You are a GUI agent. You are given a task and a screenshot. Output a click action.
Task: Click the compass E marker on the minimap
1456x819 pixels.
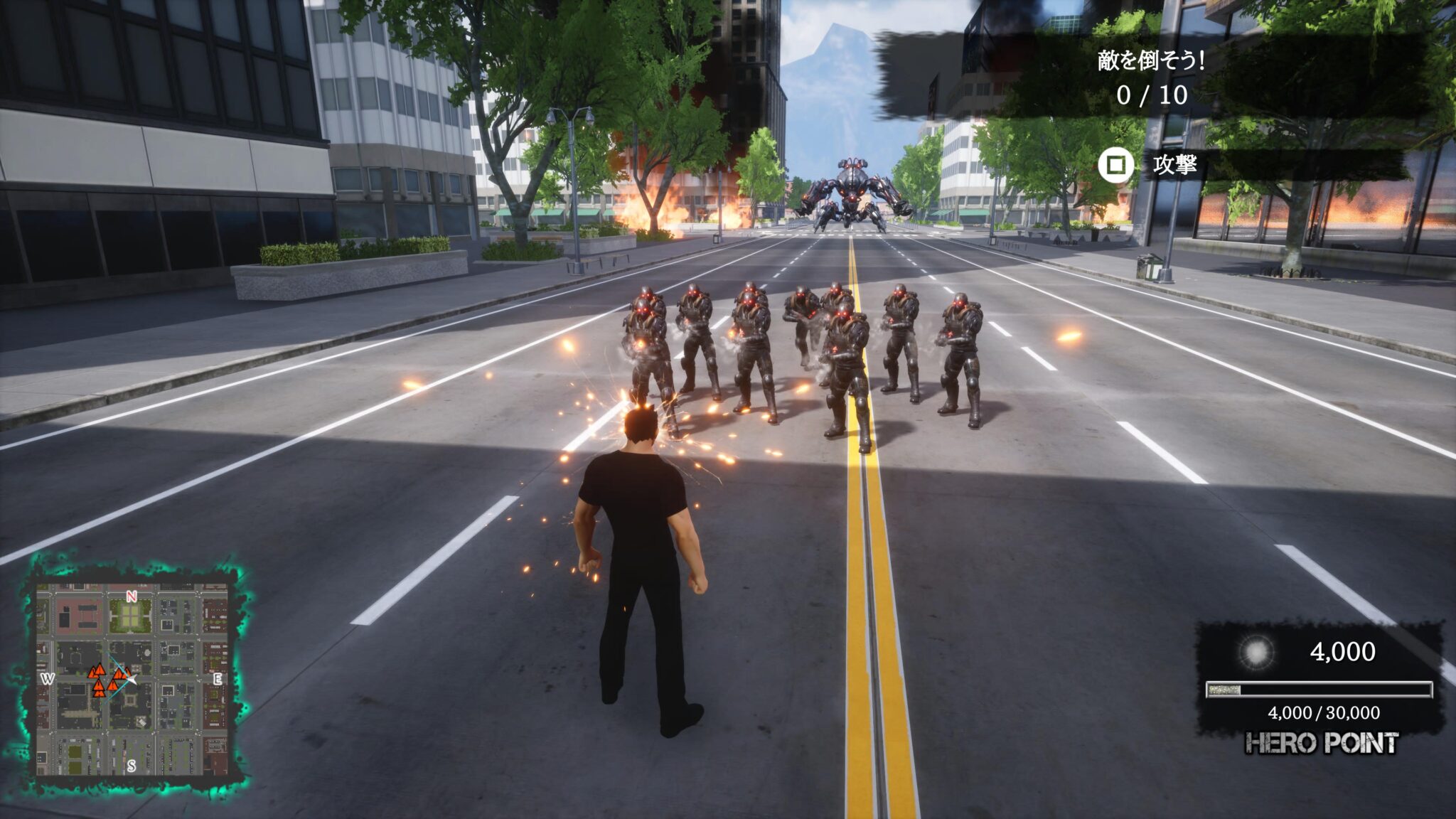point(218,678)
